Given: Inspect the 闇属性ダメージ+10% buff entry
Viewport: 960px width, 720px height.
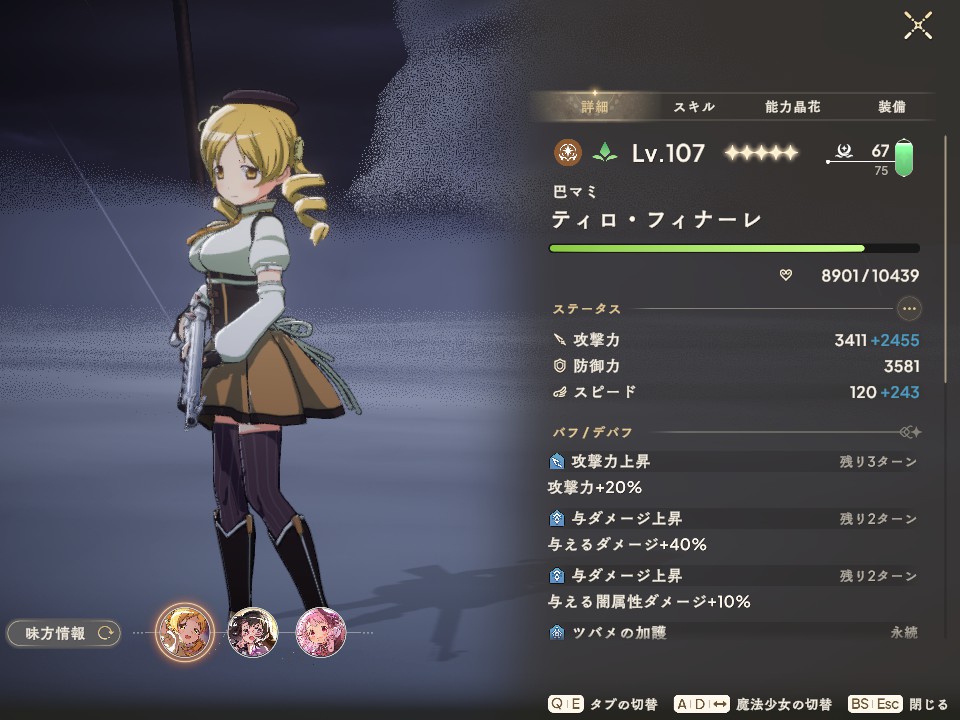Looking at the screenshot, I should pyautogui.click(x=649, y=602).
